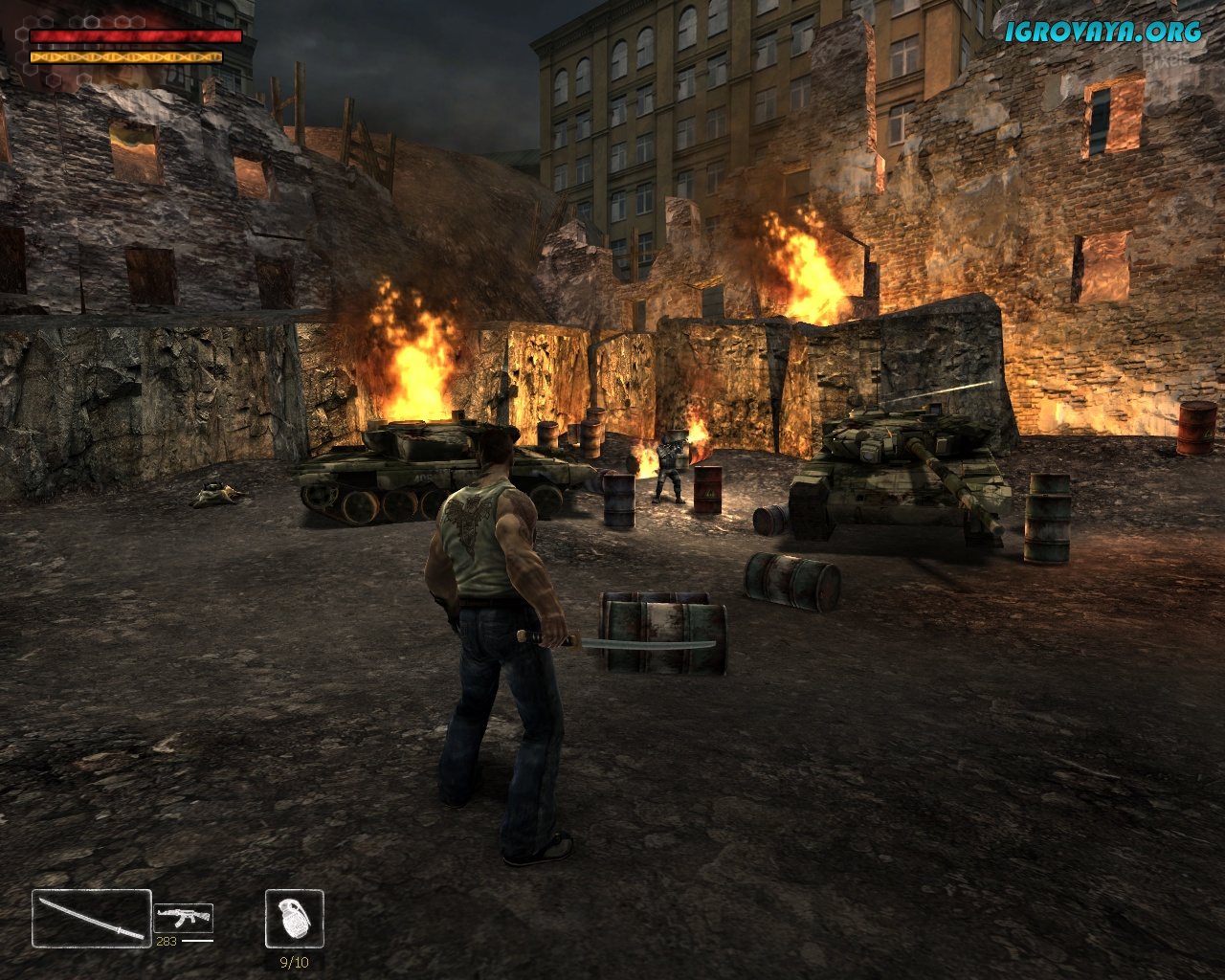Switch to the assault rifle icon
Viewport: 1225px width, 980px height.
tap(183, 919)
